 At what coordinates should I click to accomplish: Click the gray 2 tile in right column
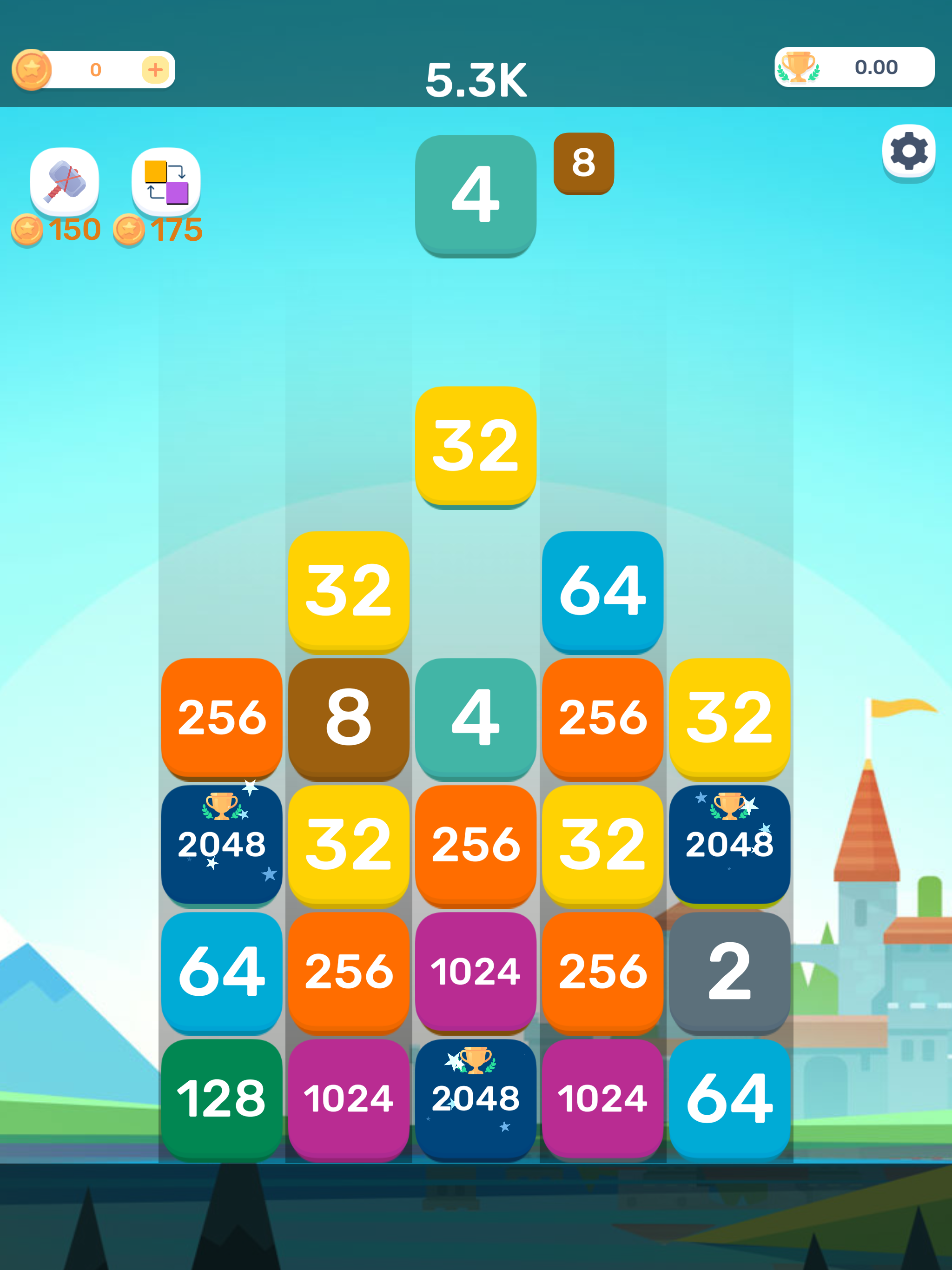[x=729, y=972]
